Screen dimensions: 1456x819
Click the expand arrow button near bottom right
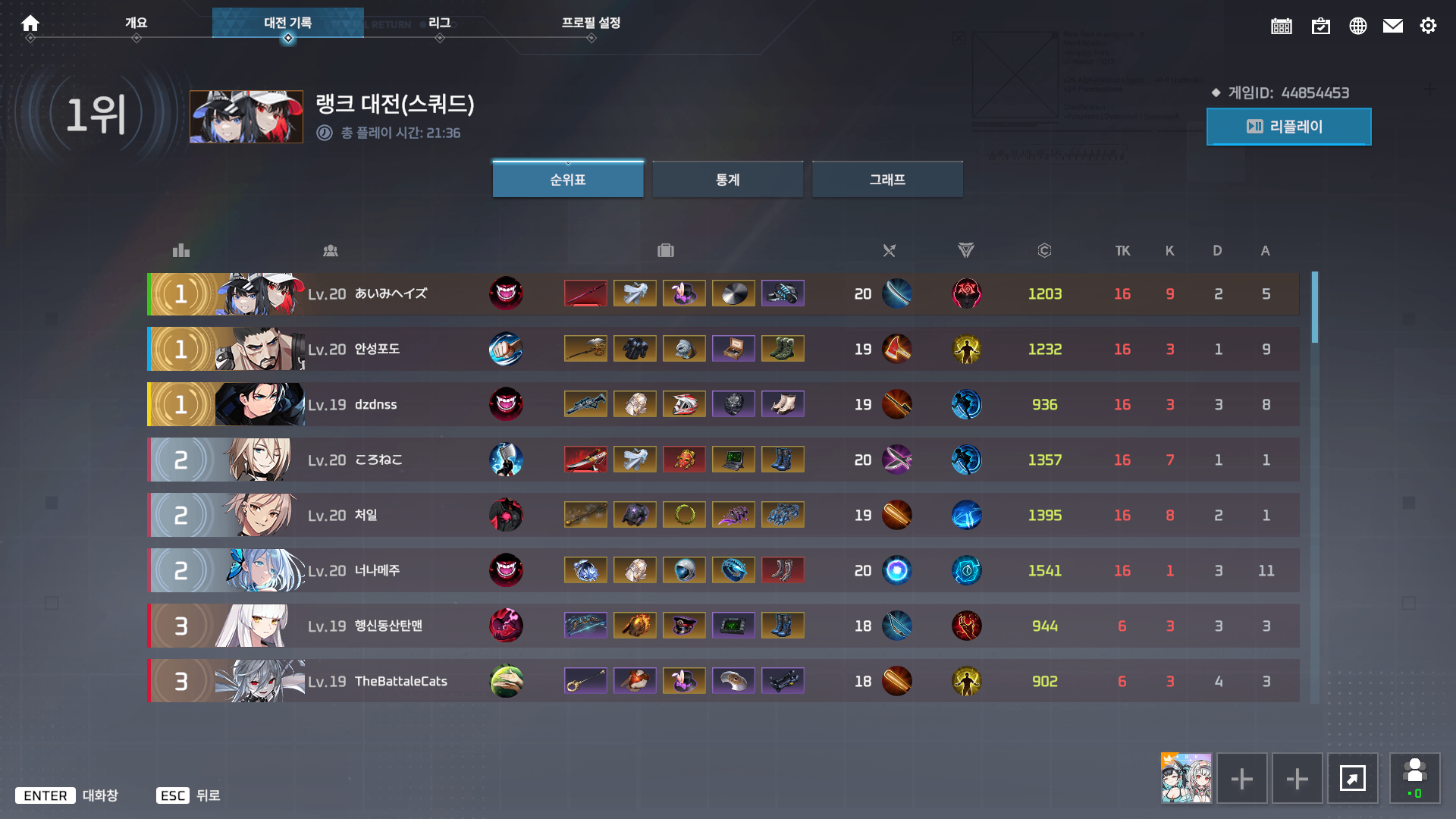tap(1353, 778)
